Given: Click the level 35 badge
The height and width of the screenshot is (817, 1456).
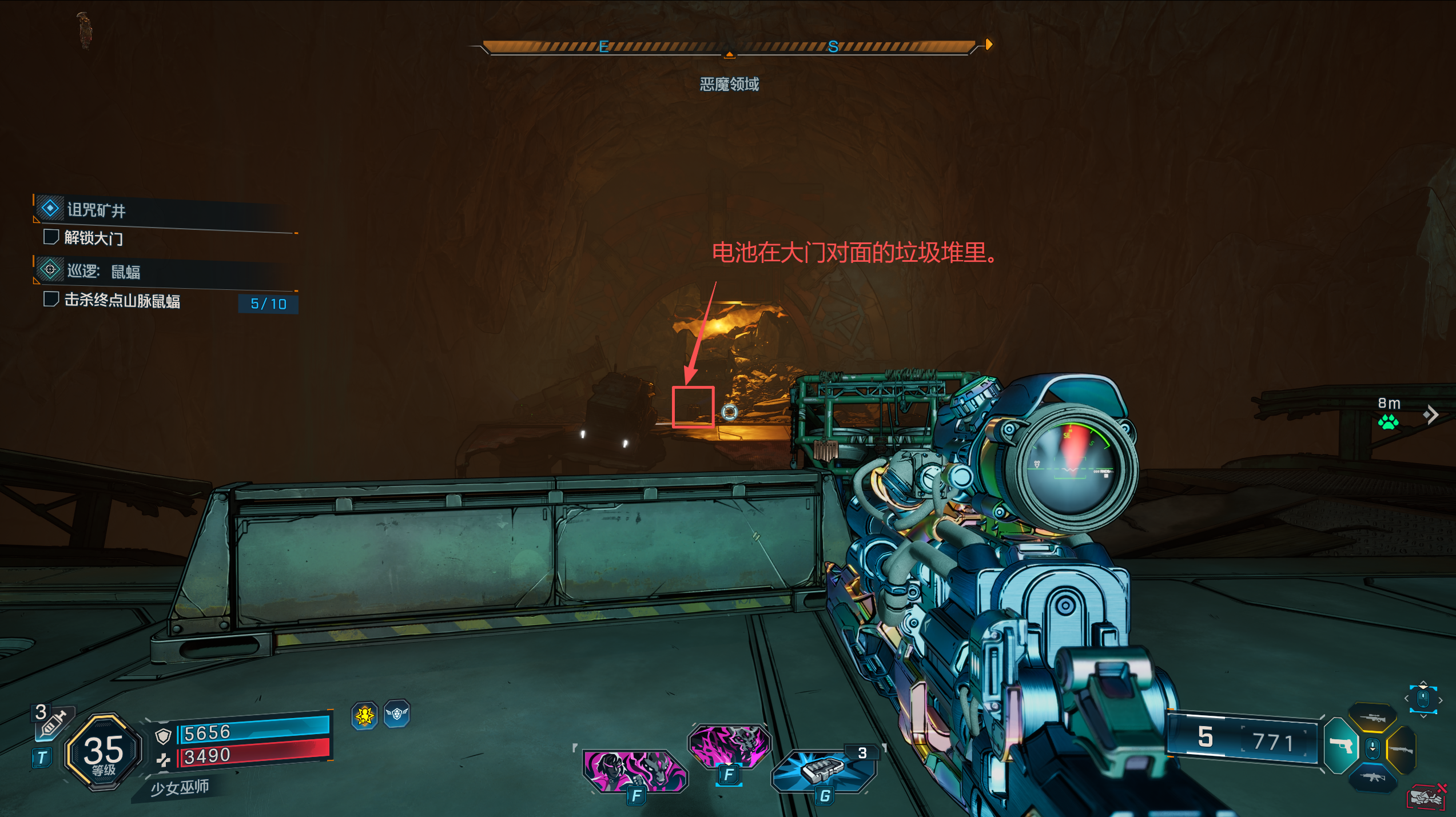Looking at the screenshot, I should (x=104, y=752).
